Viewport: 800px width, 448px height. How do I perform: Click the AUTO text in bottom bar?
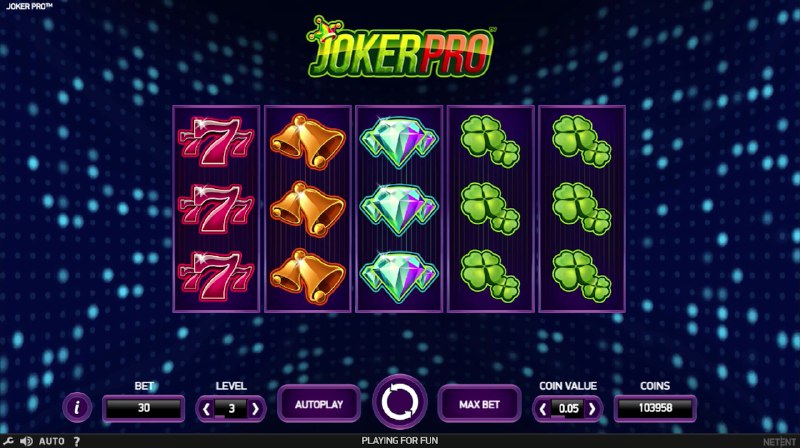point(52,440)
